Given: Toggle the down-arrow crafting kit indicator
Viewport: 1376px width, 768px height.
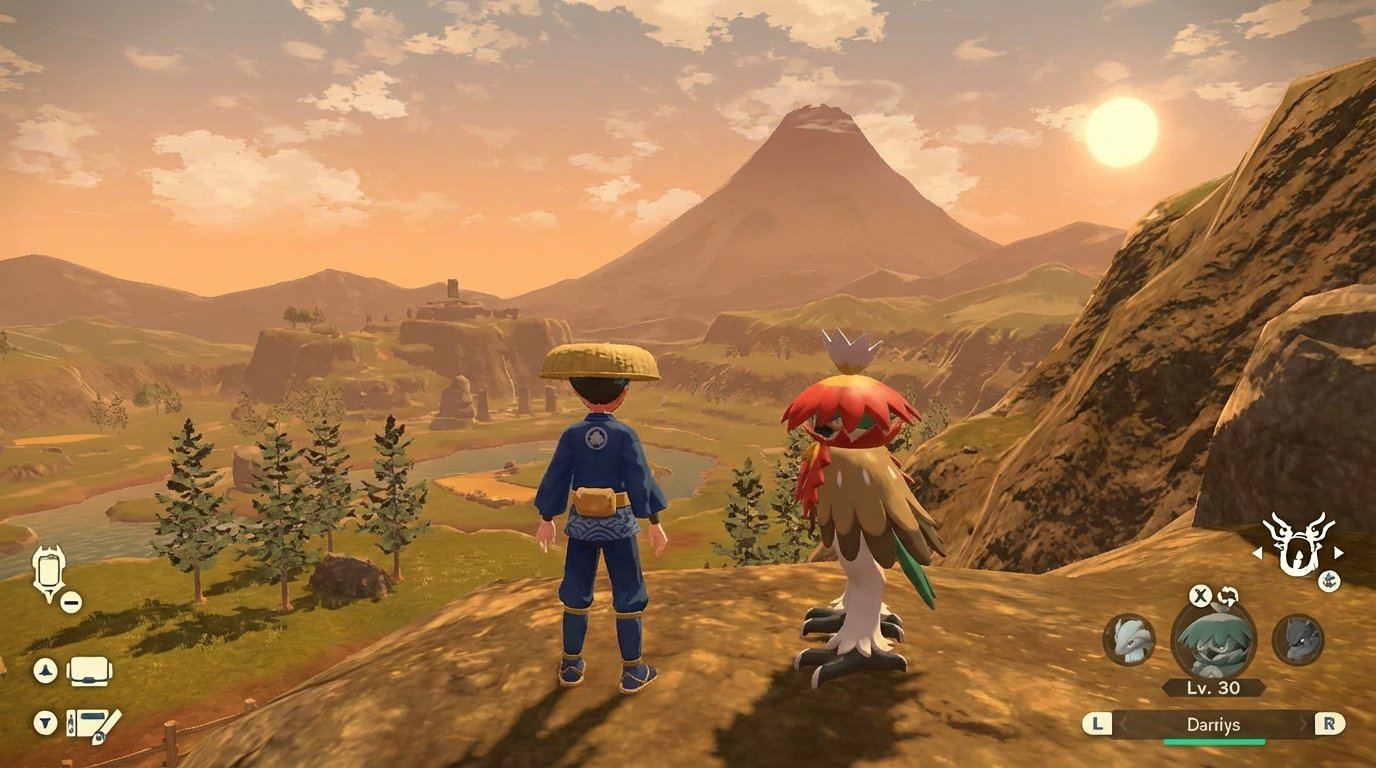Looking at the screenshot, I should 44,720.
